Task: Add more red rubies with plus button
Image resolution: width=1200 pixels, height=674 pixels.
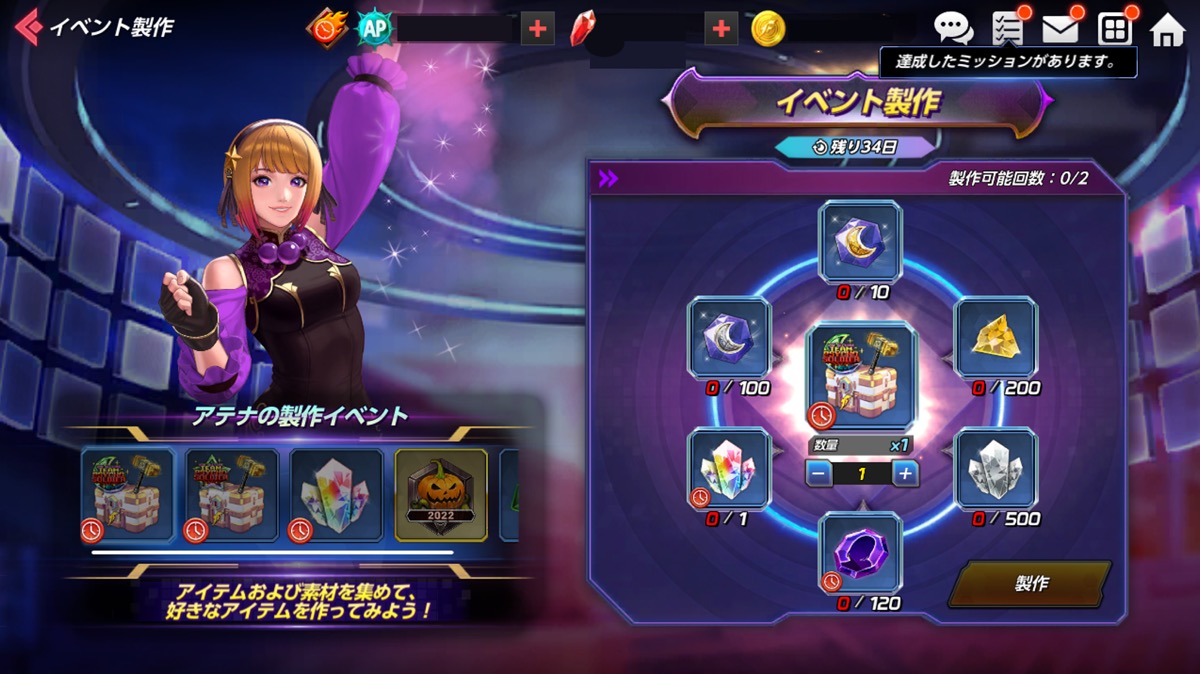Action: [721, 29]
